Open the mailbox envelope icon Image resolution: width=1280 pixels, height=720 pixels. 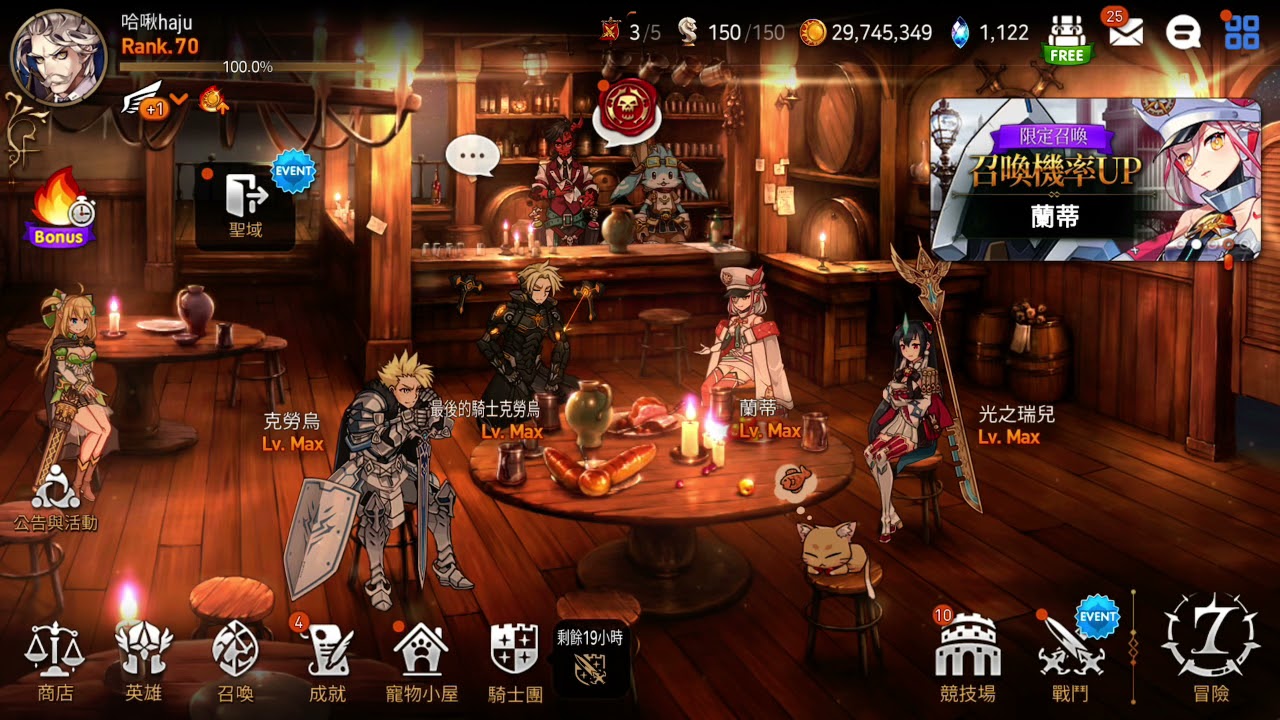(1126, 33)
